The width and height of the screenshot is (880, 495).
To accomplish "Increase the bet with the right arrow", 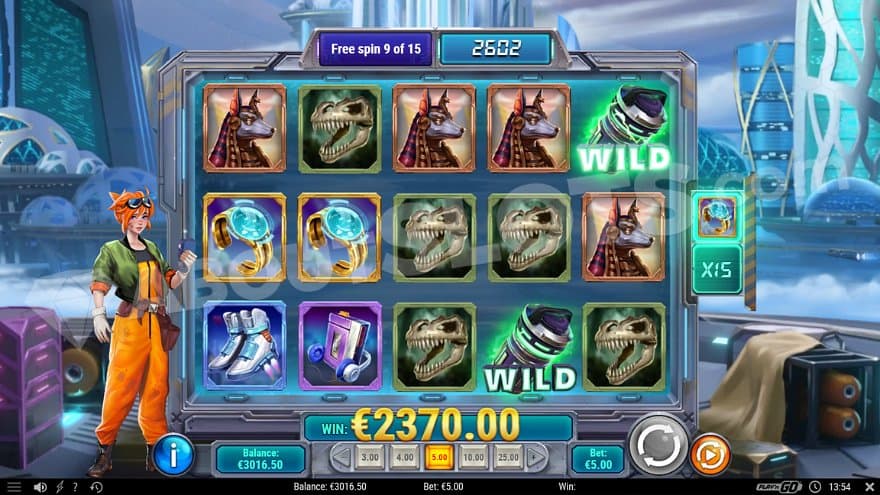I will click(536, 459).
